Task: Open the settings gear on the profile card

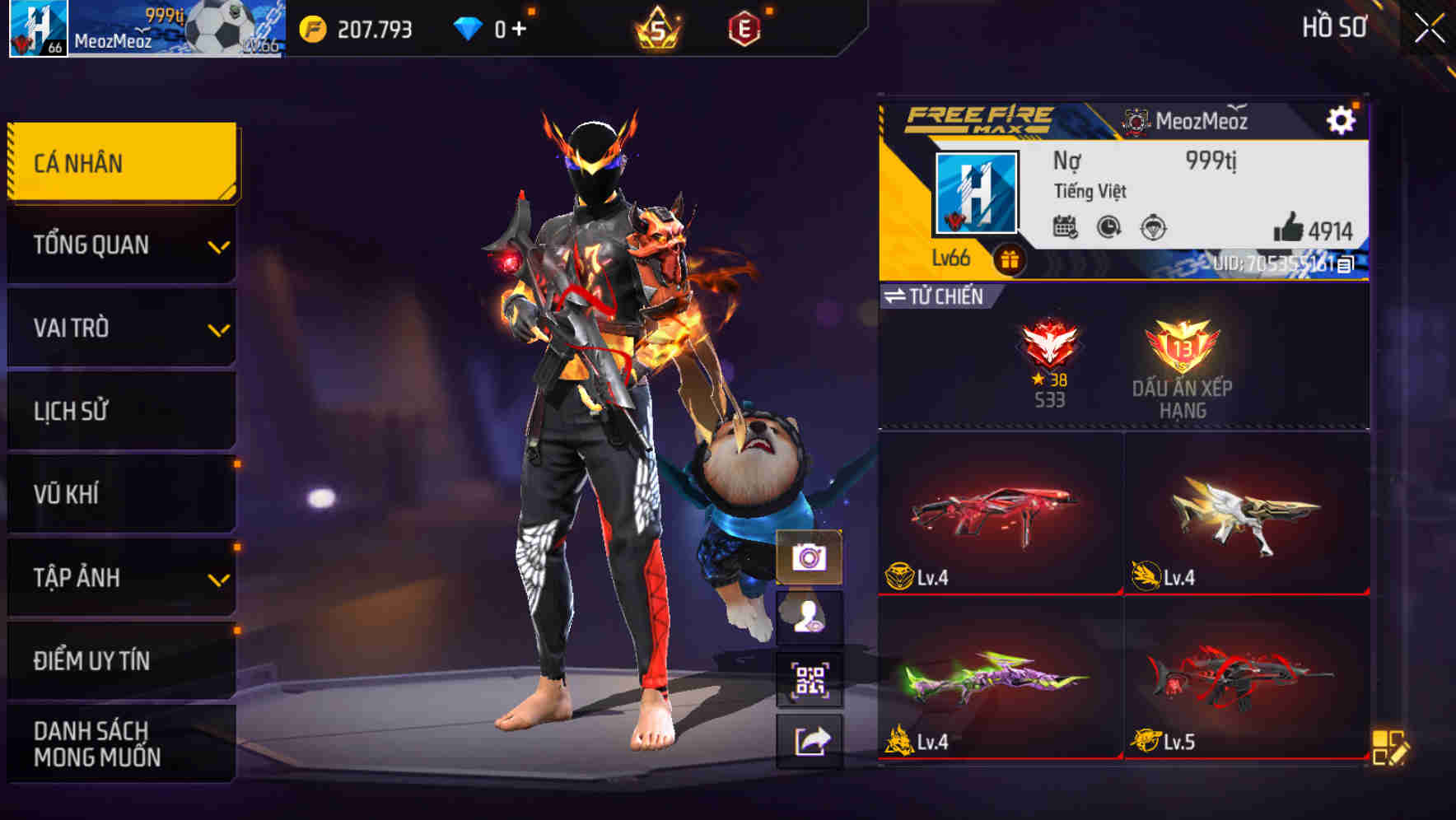Action: point(1342,120)
